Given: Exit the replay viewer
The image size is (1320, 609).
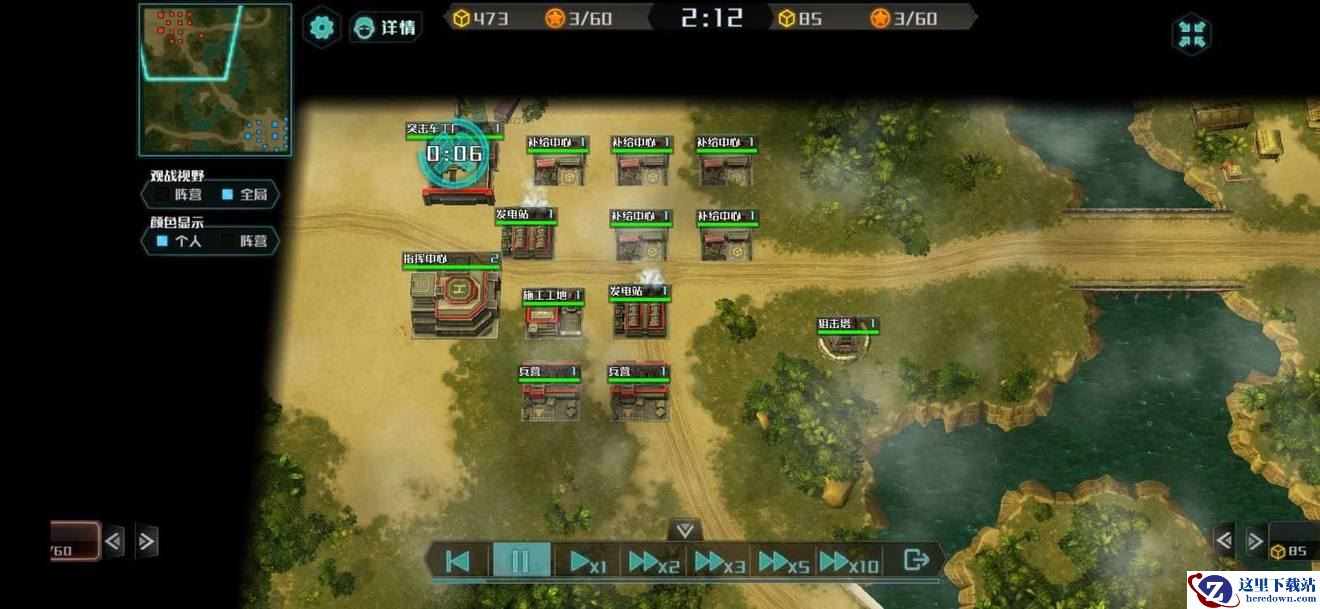Looking at the screenshot, I should [915, 560].
